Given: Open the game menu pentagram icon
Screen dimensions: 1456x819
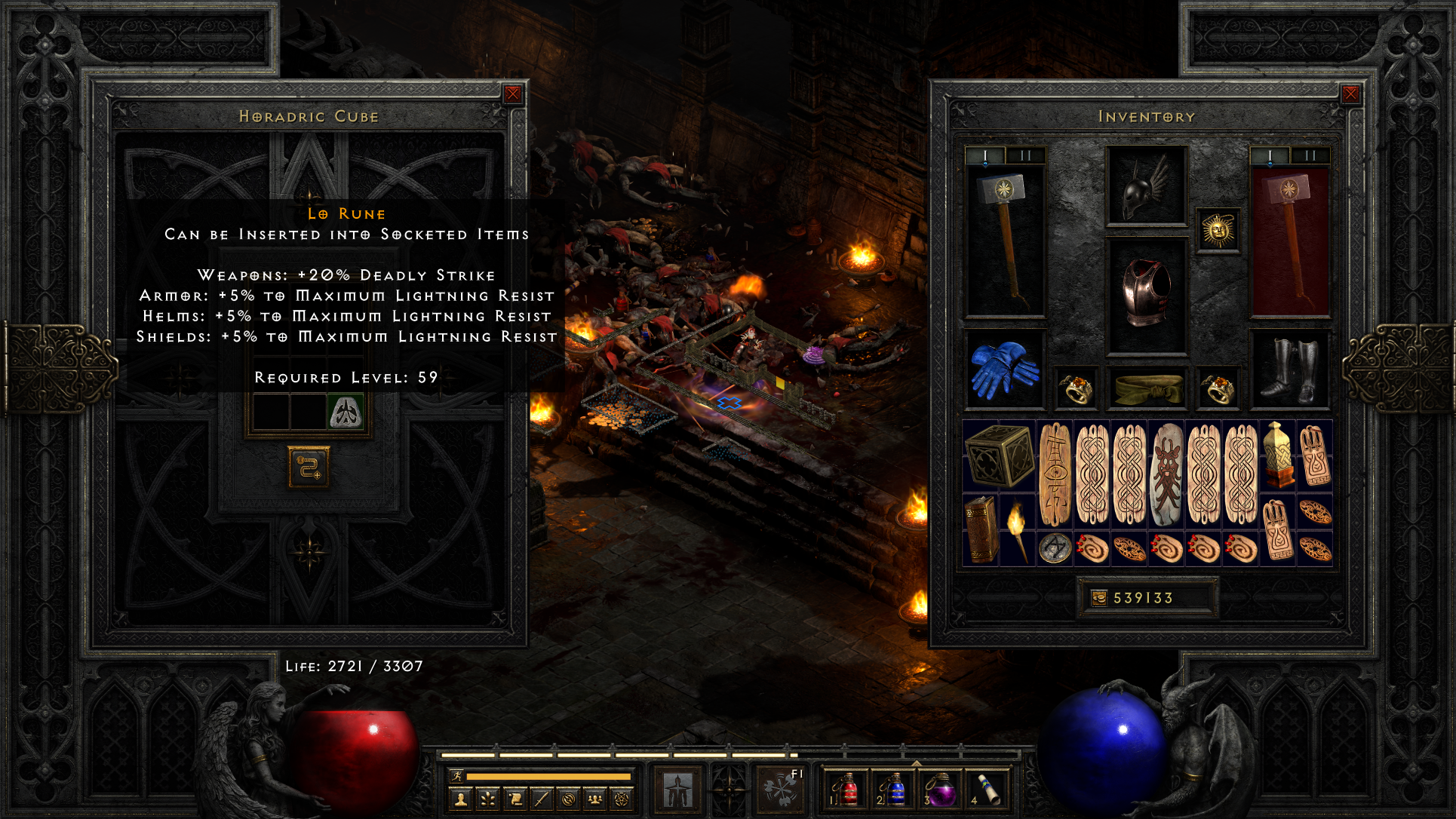Looking at the screenshot, I should click(621, 799).
